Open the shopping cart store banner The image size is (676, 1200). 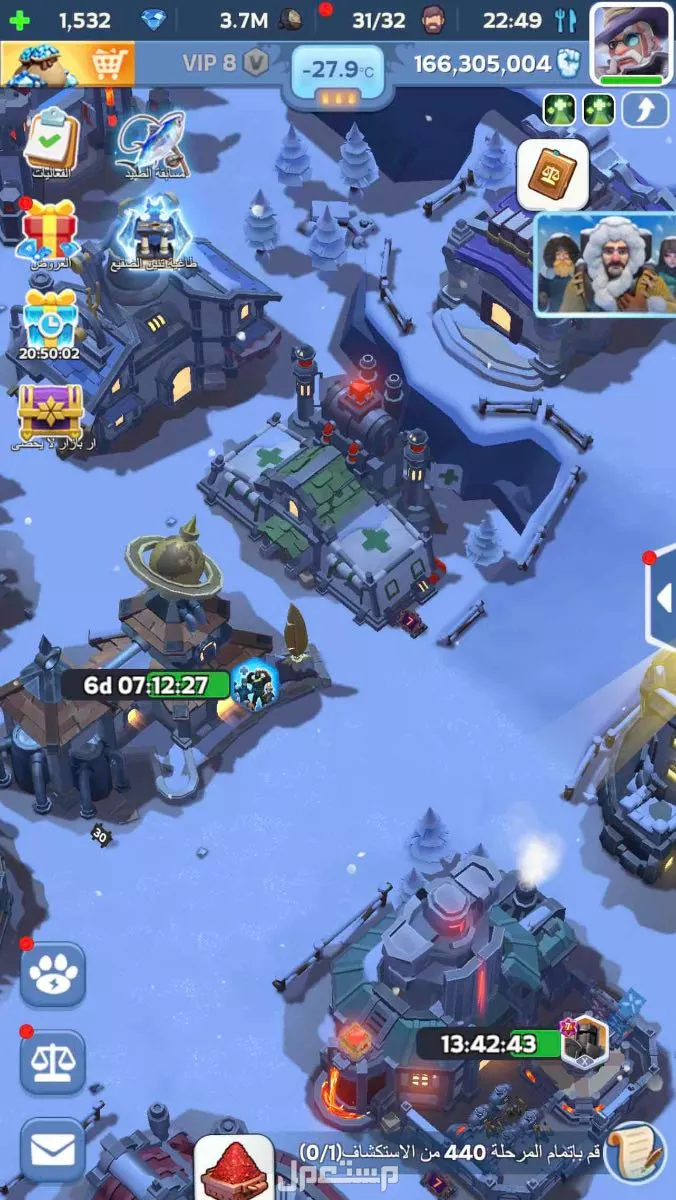tap(66, 64)
